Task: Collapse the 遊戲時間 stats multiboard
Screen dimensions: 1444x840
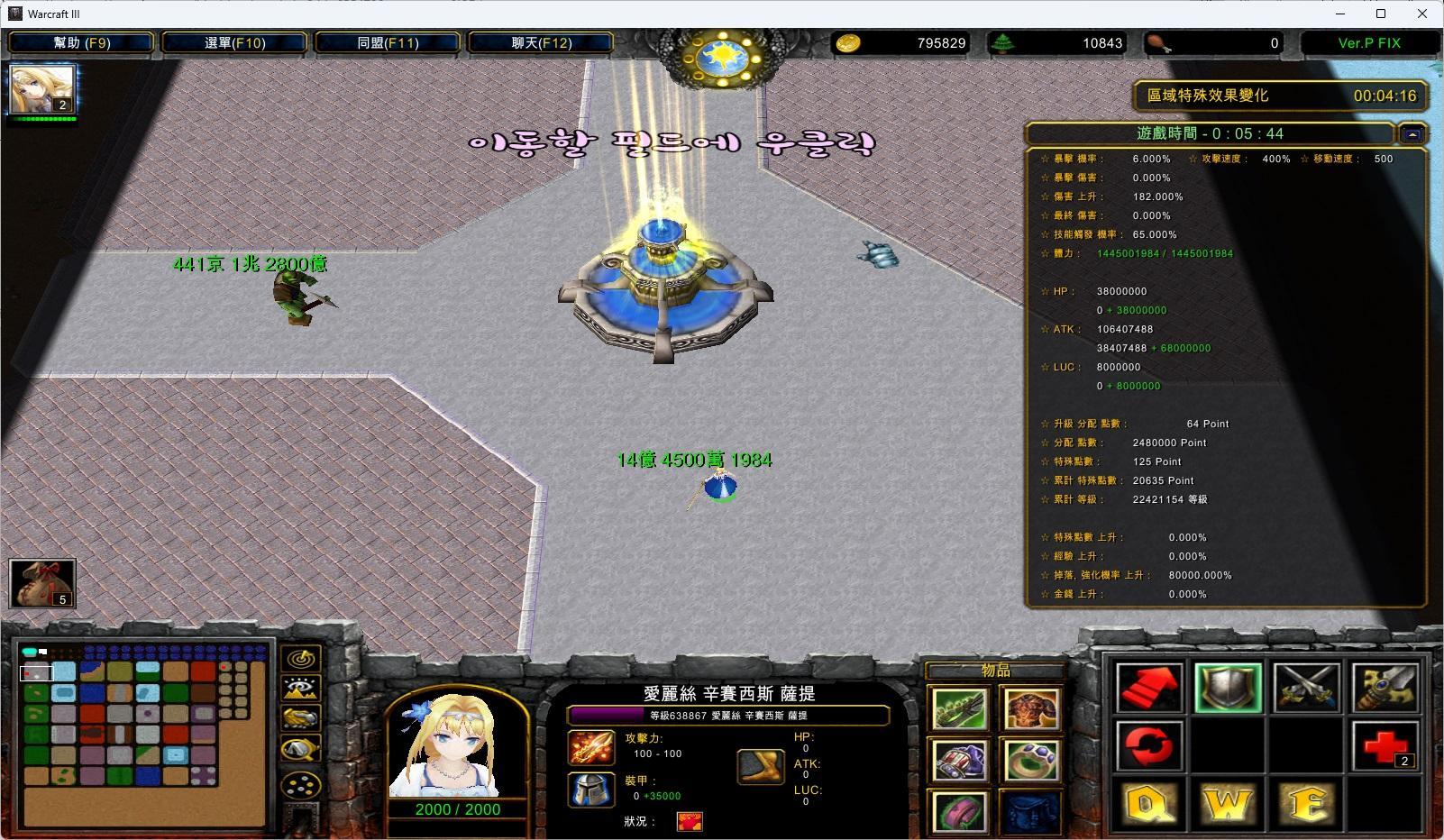Action: point(1412,132)
